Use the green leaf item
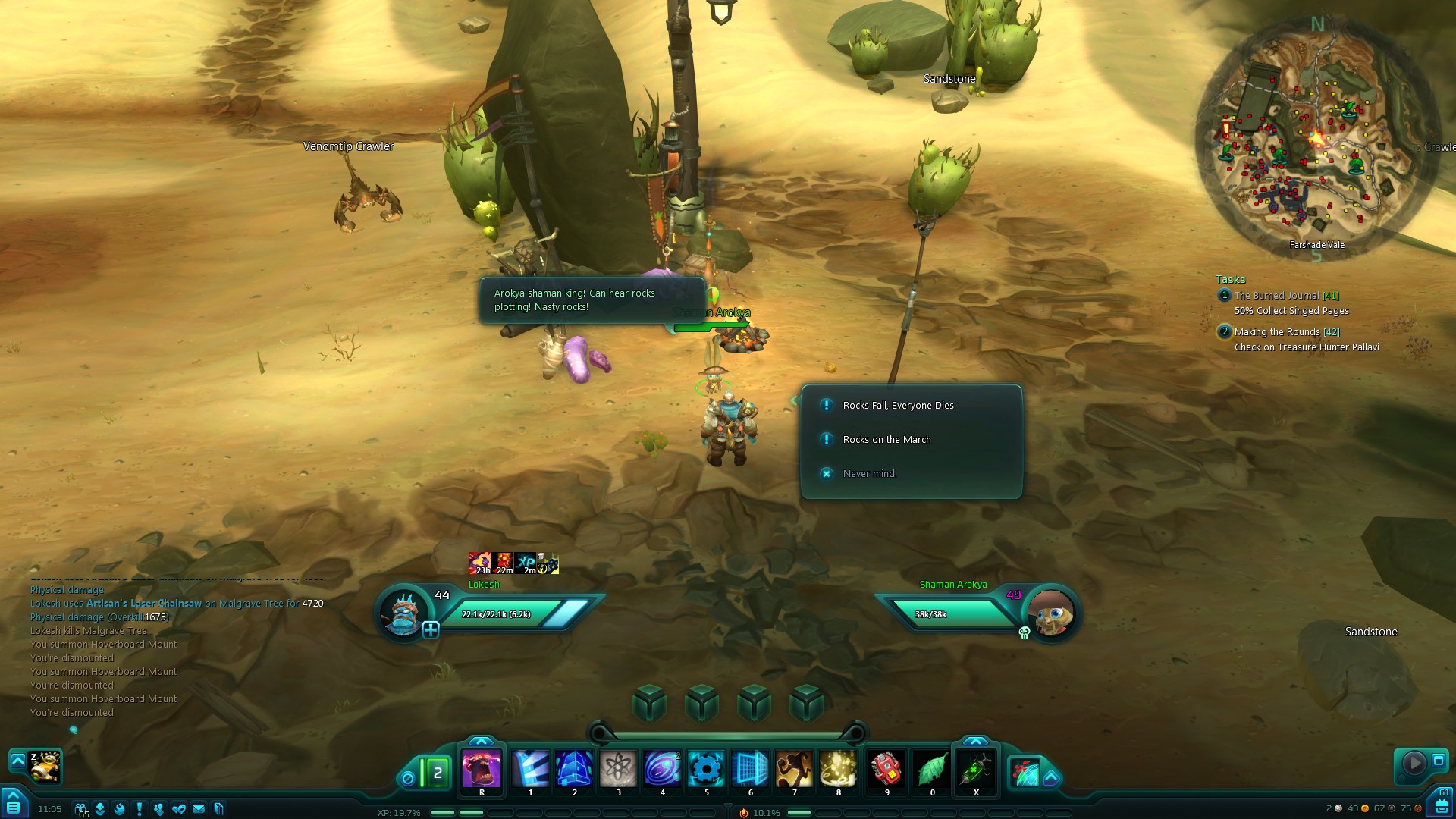Viewport: 1456px width, 819px height. [x=932, y=768]
